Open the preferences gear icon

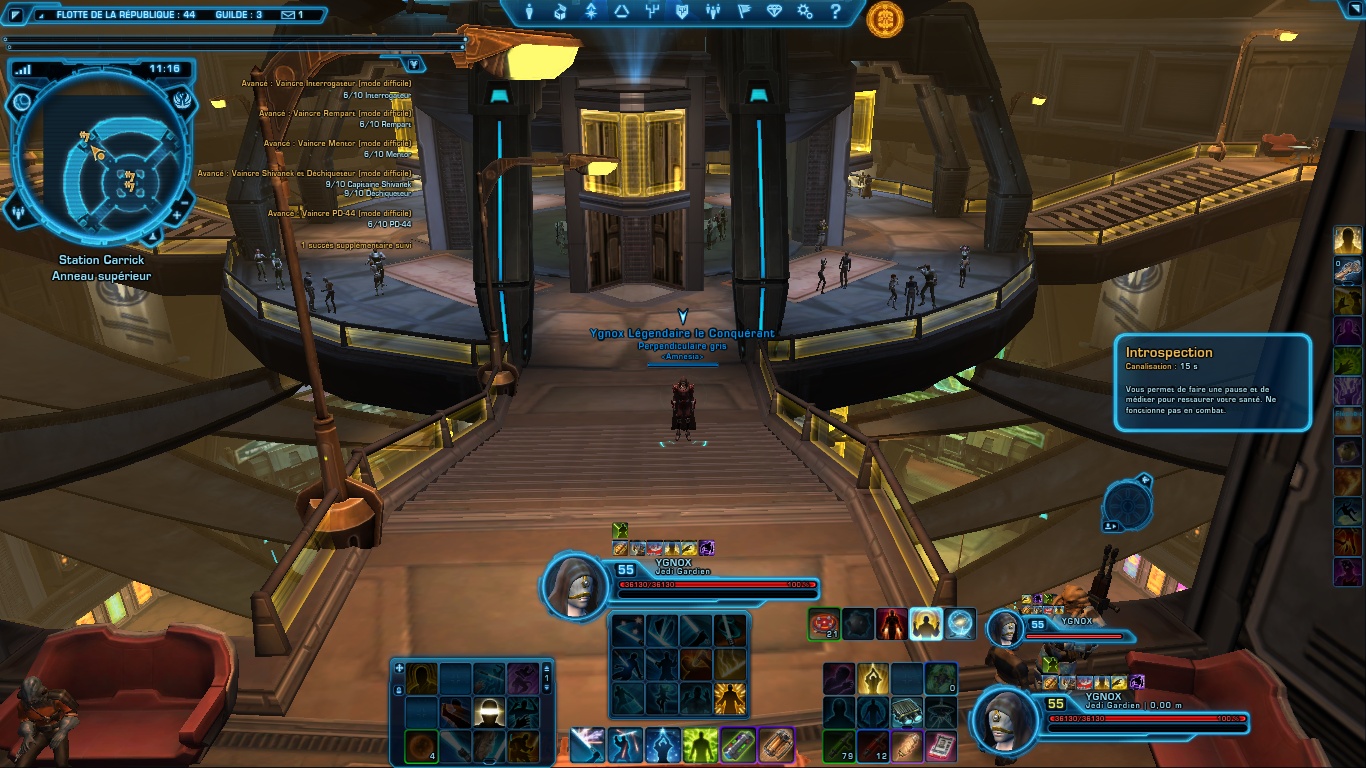(x=807, y=12)
